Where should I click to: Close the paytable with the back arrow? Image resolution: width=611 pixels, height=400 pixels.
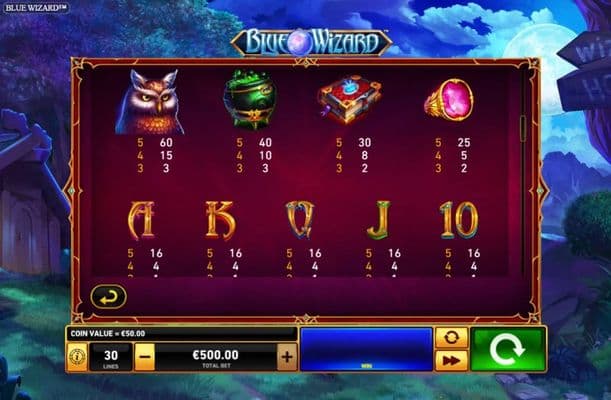point(108,296)
